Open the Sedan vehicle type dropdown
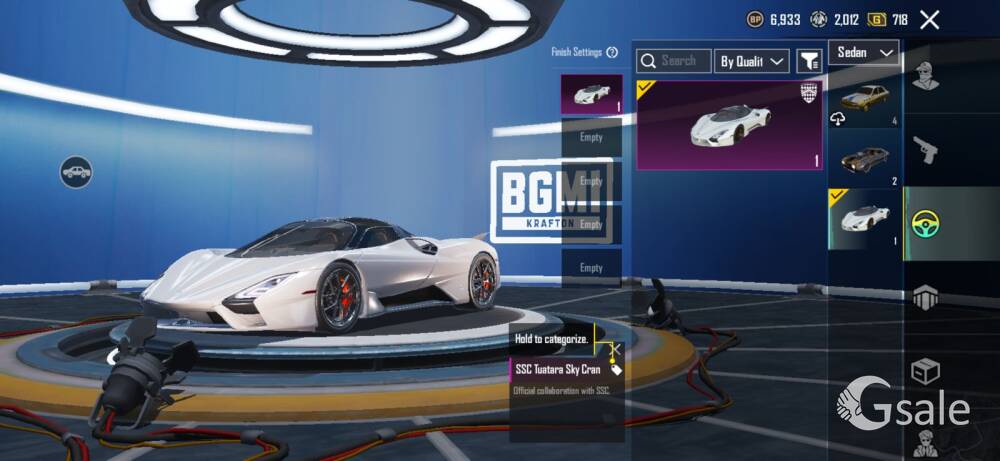Screen dimensions: 1000x461 point(862,52)
